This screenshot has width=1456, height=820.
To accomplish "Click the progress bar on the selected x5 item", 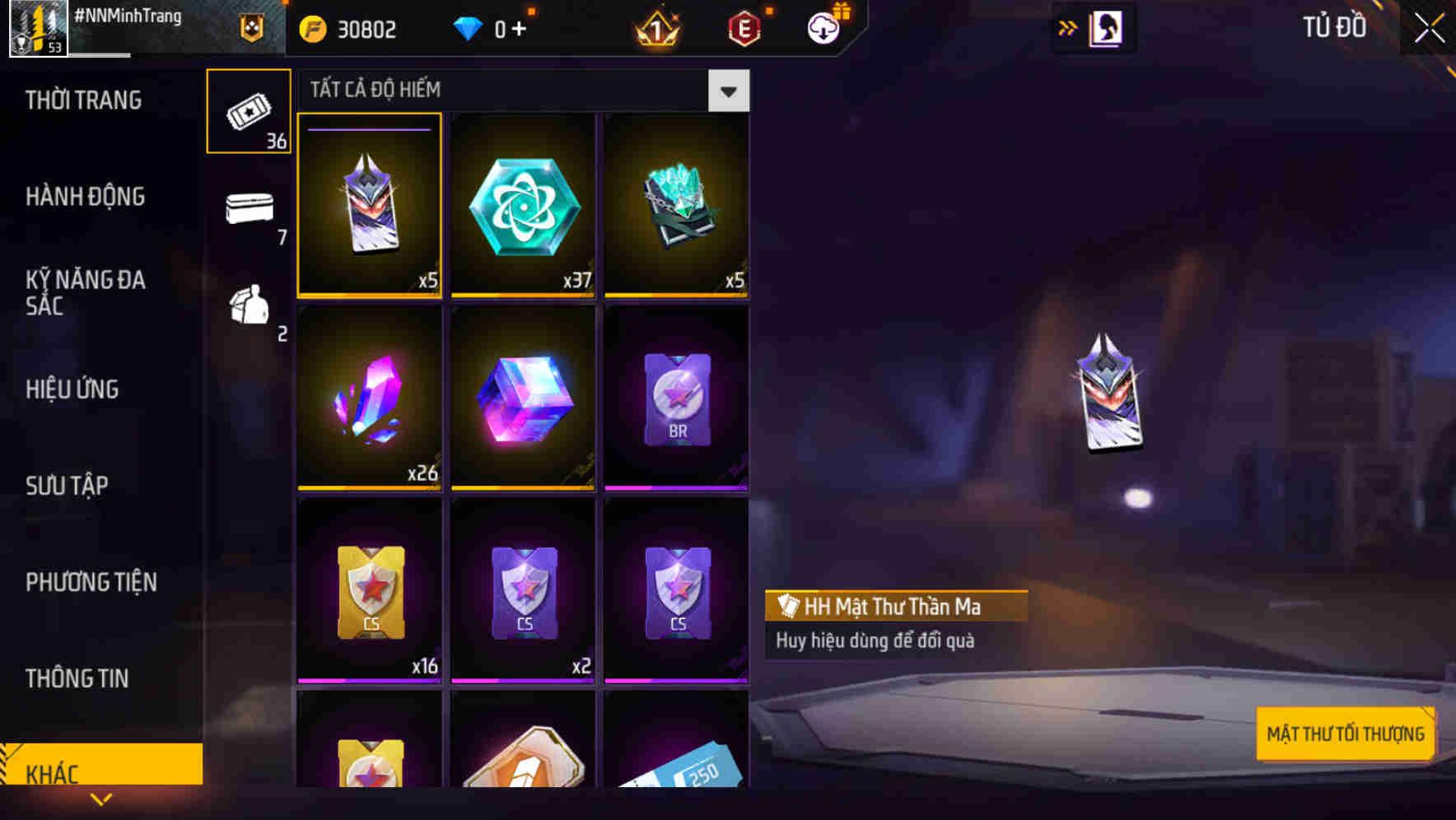I will (368, 128).
